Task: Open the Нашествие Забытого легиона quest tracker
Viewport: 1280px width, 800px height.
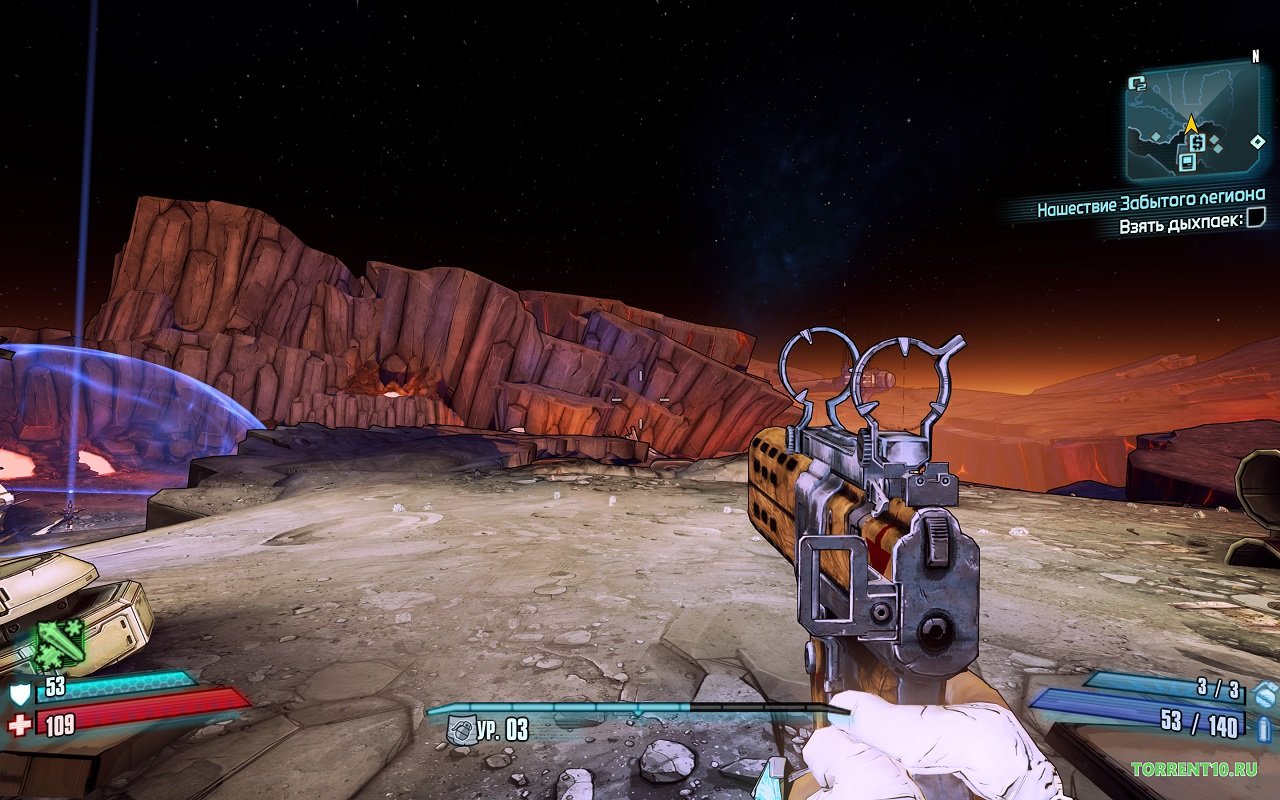Action: 1150,196
